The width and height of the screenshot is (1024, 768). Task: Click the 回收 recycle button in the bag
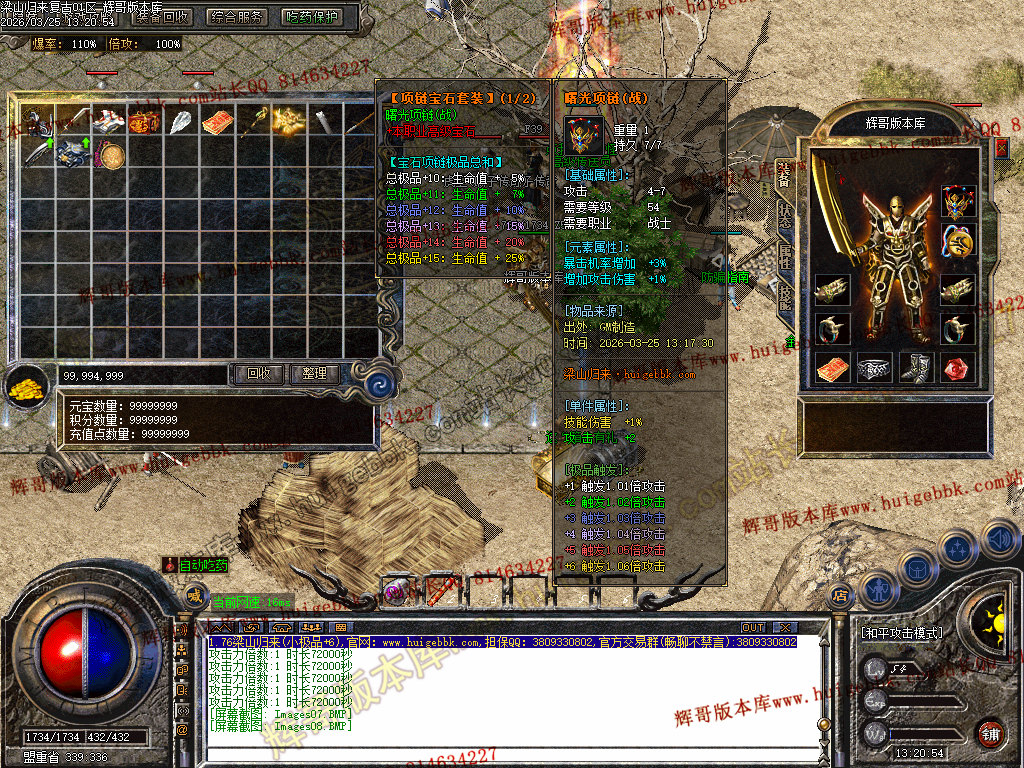point(259,373)
